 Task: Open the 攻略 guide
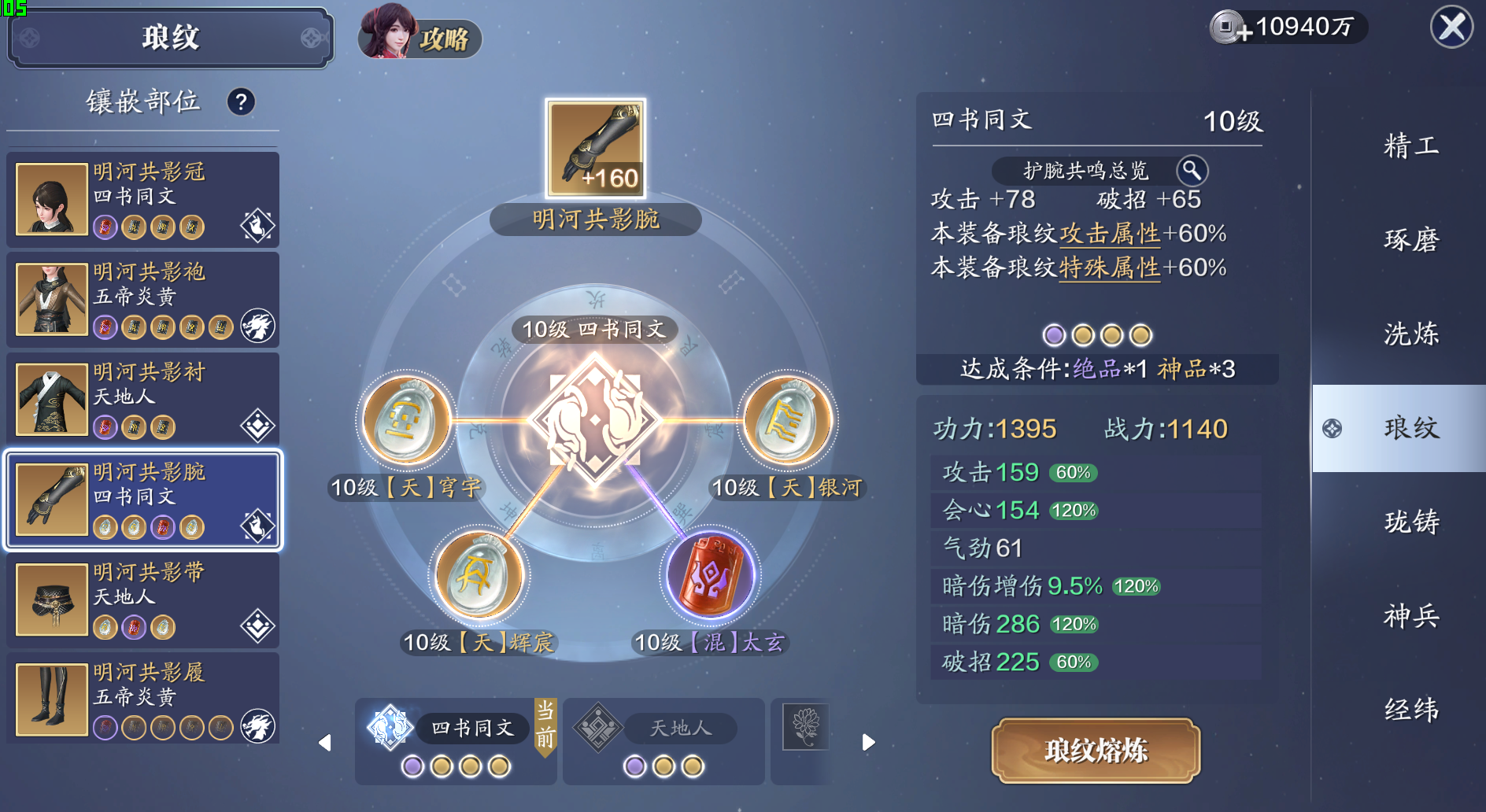420,37
